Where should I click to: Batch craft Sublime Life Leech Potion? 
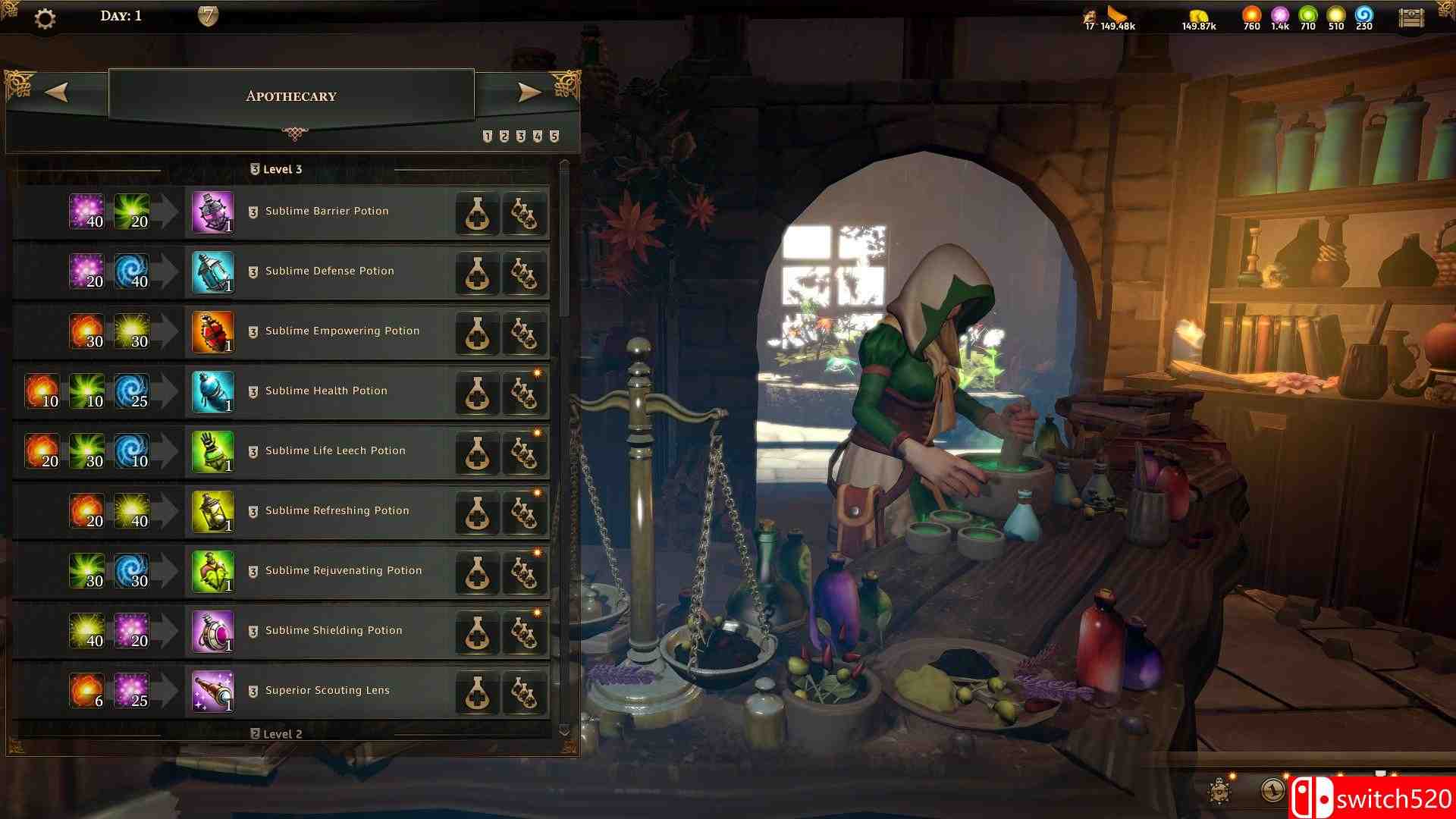[525, 452]
